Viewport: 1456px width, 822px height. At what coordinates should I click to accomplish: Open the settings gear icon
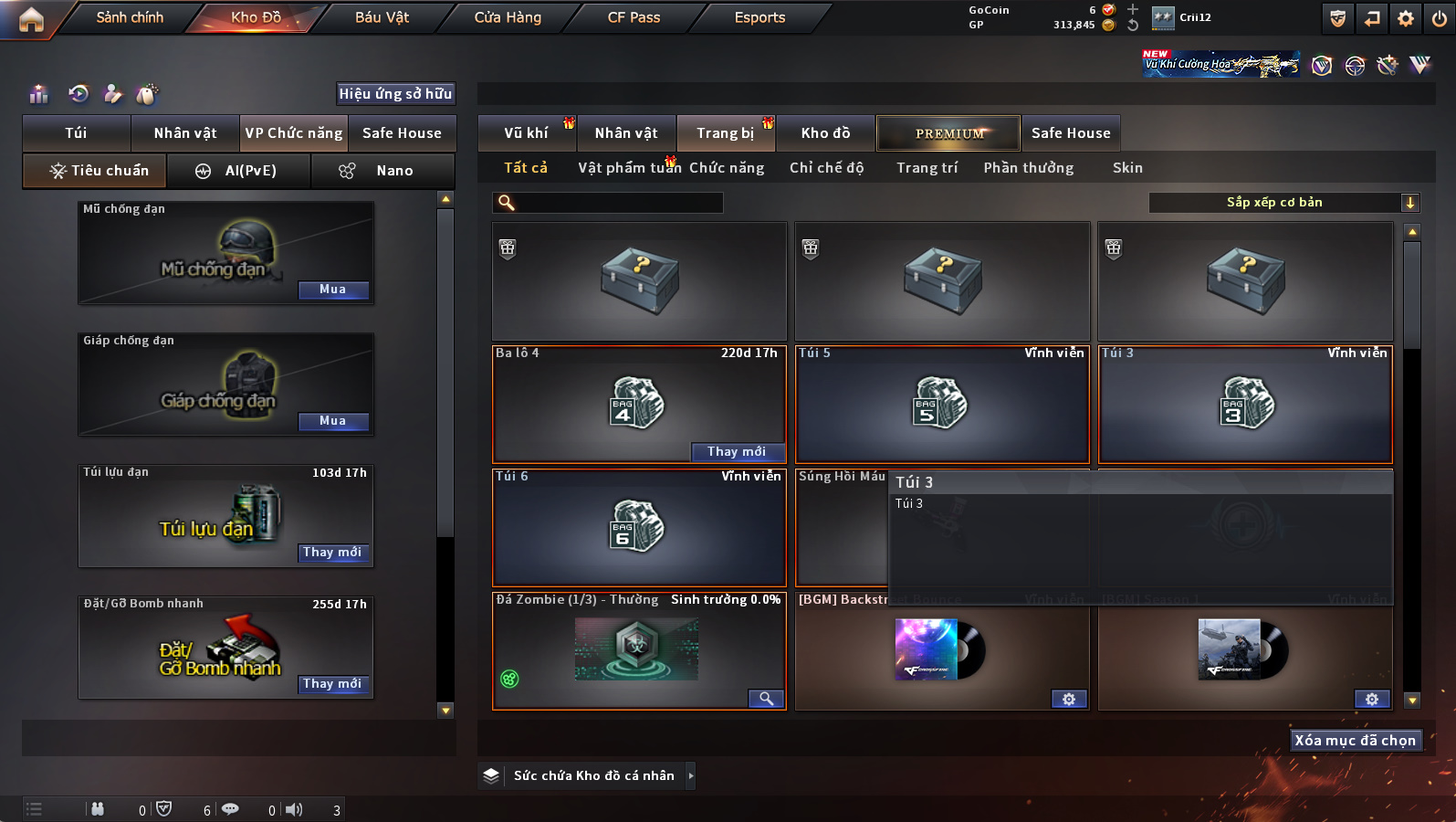click(x=1406, y=18)
